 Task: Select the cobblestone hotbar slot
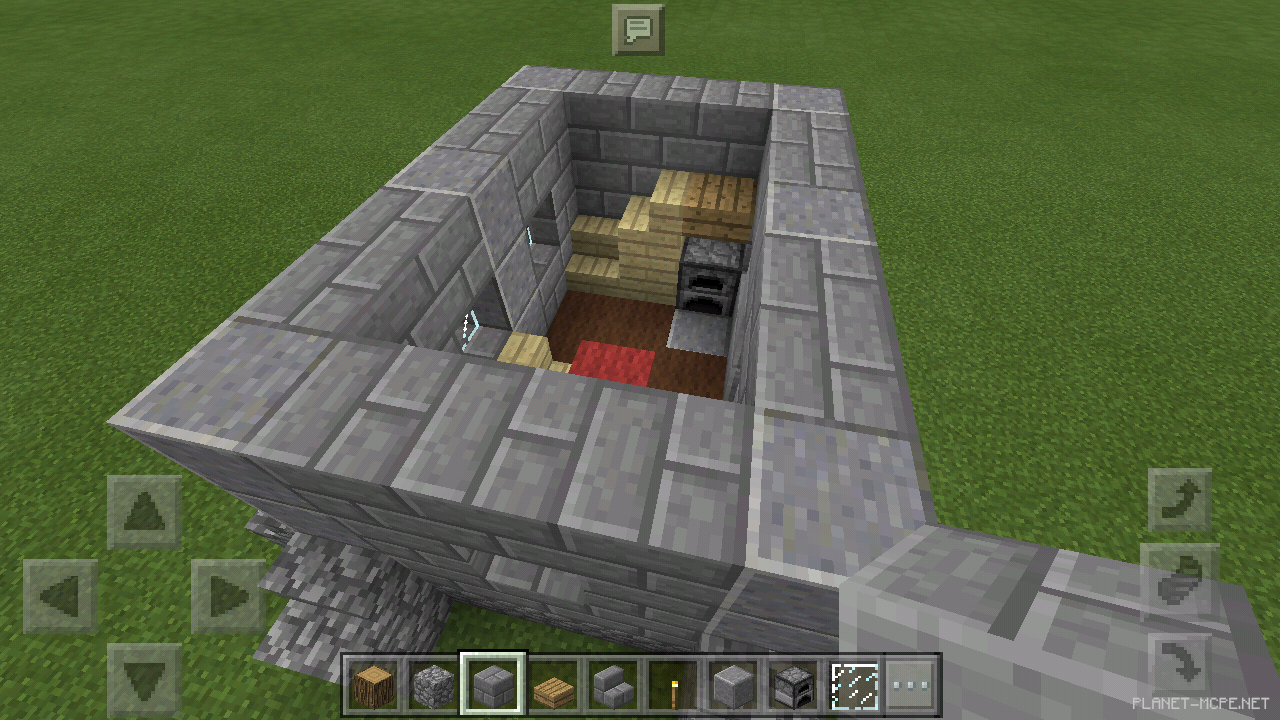[x=432, y=685]
